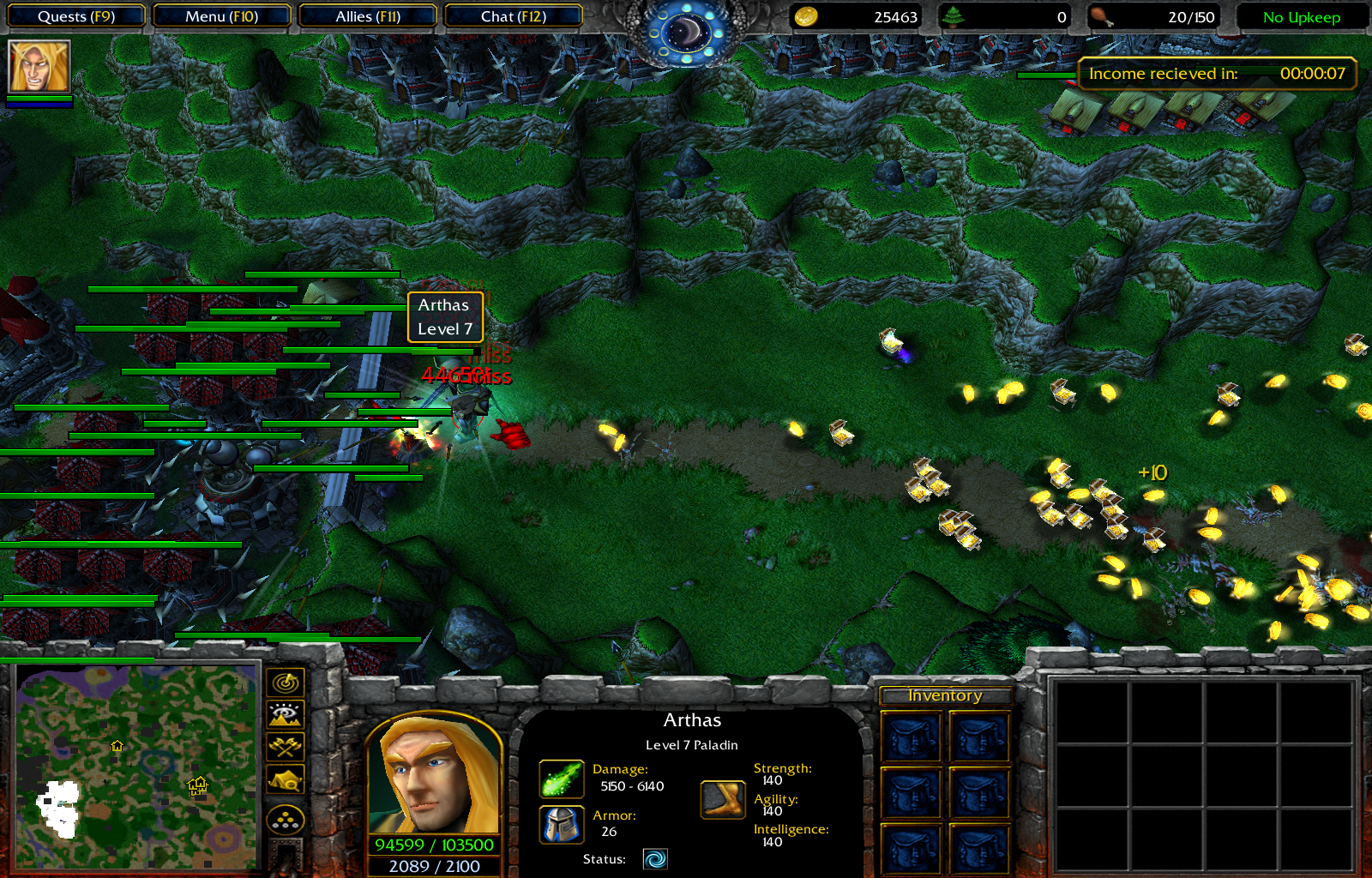Image resolution: width=1372 pixels, height=878 pixels.
Task: Open the Quests (F9) log
Action: (x=76, y=16)
